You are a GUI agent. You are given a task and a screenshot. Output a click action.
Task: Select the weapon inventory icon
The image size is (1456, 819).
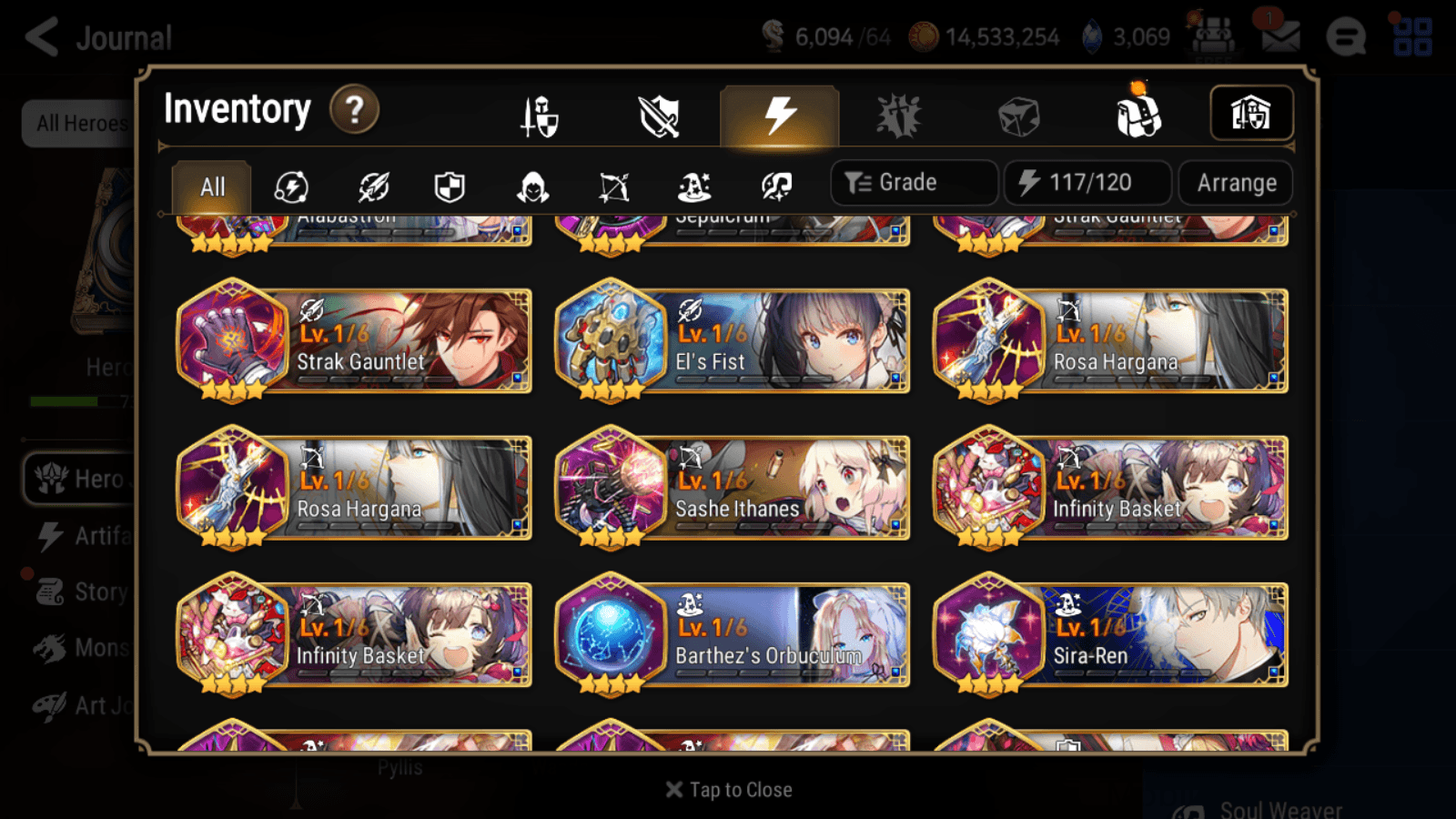pos(657,113)
